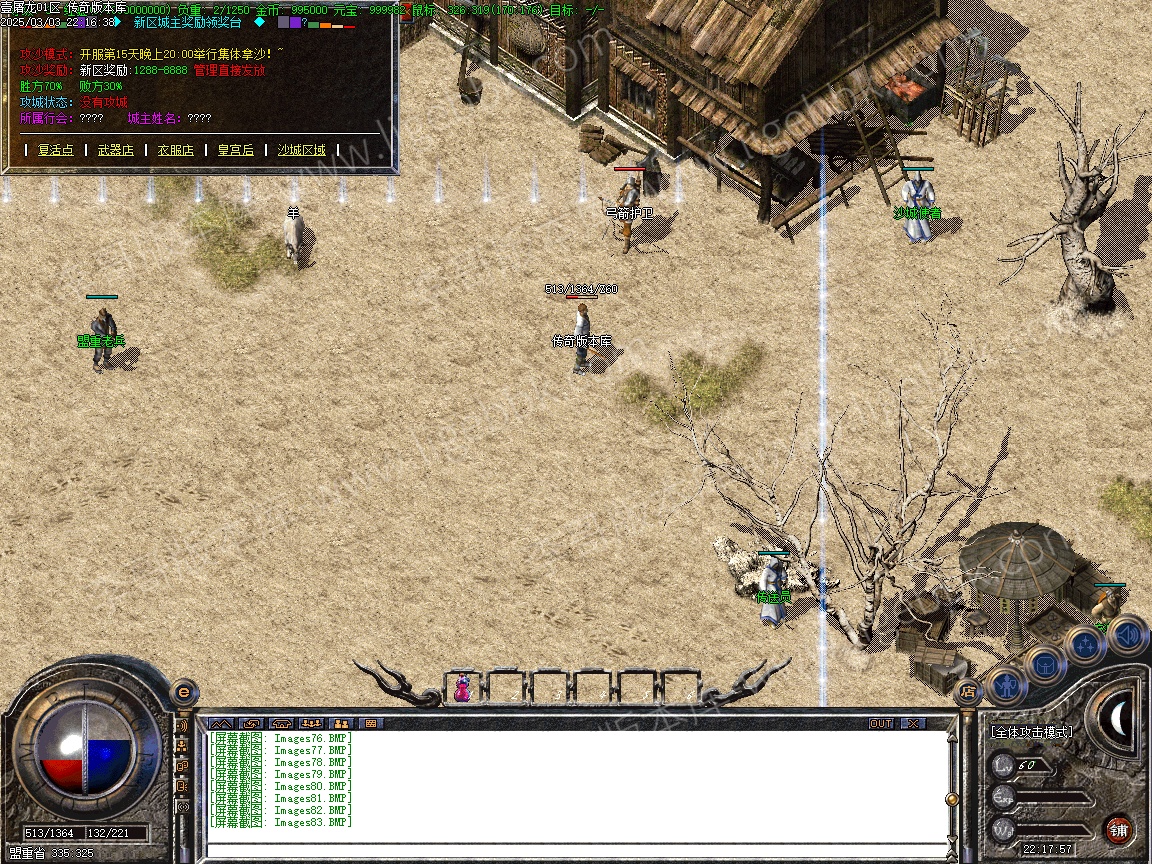Click the mountain-shaped chat bar icon
This screenshot has width=1152, height=864.
[220, 723]
